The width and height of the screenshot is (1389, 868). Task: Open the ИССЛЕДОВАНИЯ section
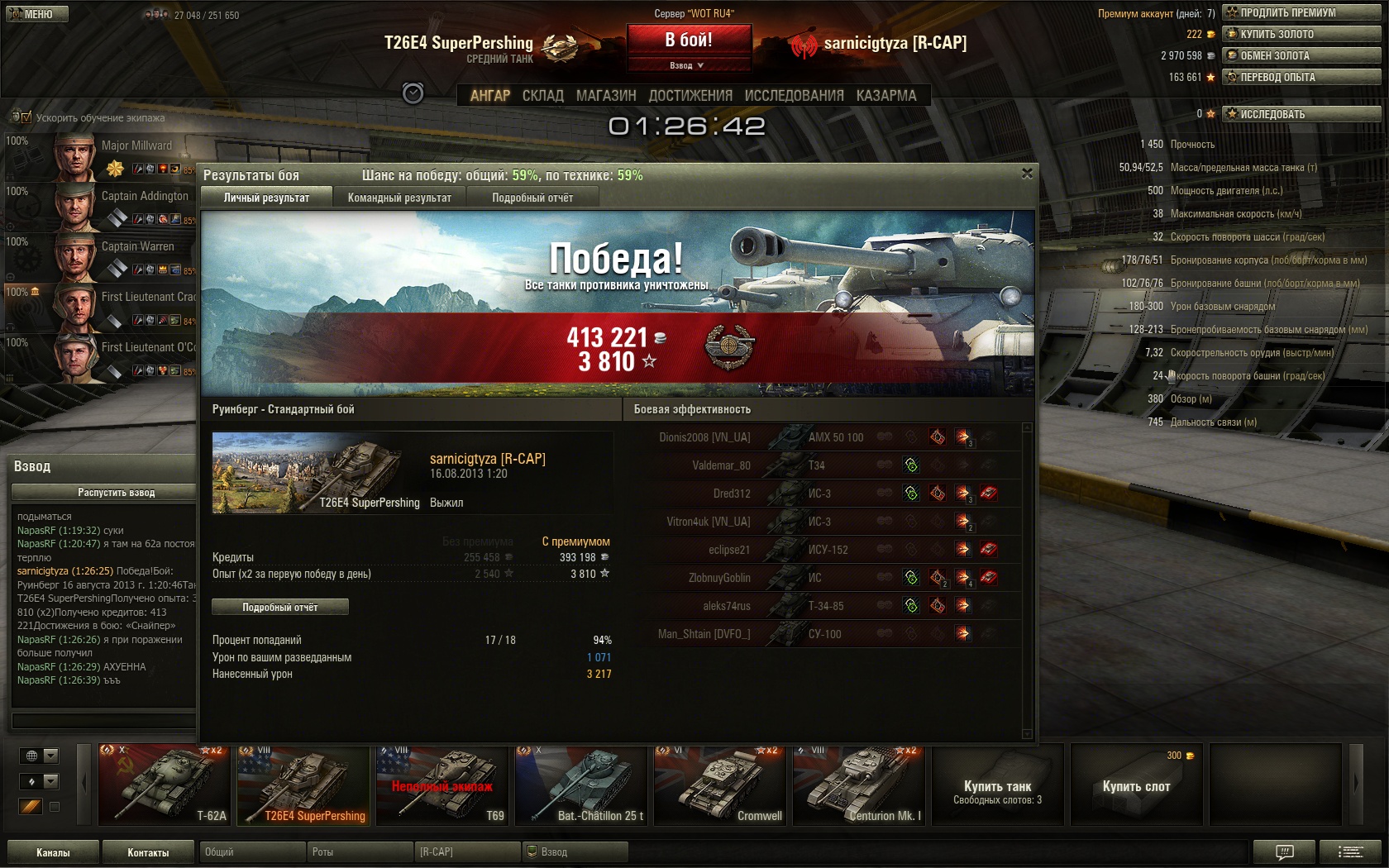coord(794,96)
